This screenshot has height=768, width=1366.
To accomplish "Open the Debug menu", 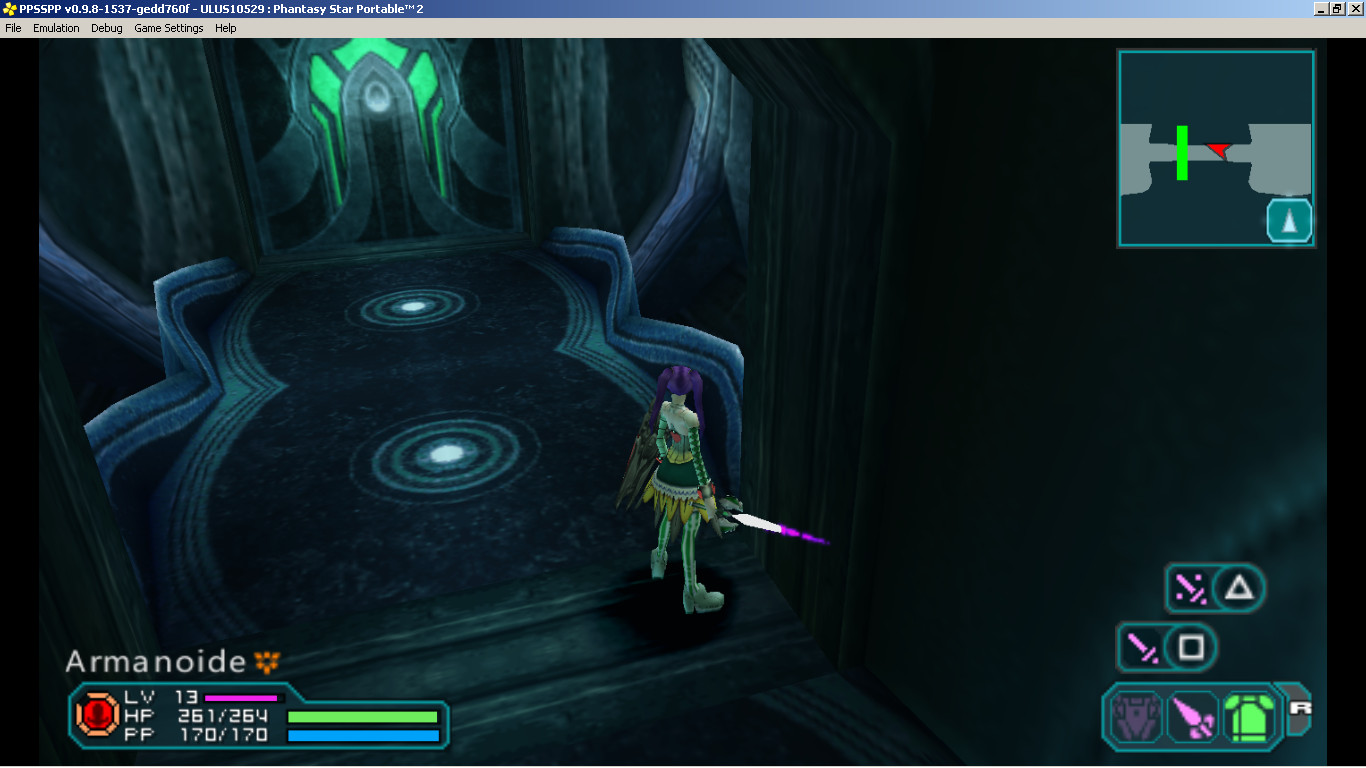I will tap(107, 28).
